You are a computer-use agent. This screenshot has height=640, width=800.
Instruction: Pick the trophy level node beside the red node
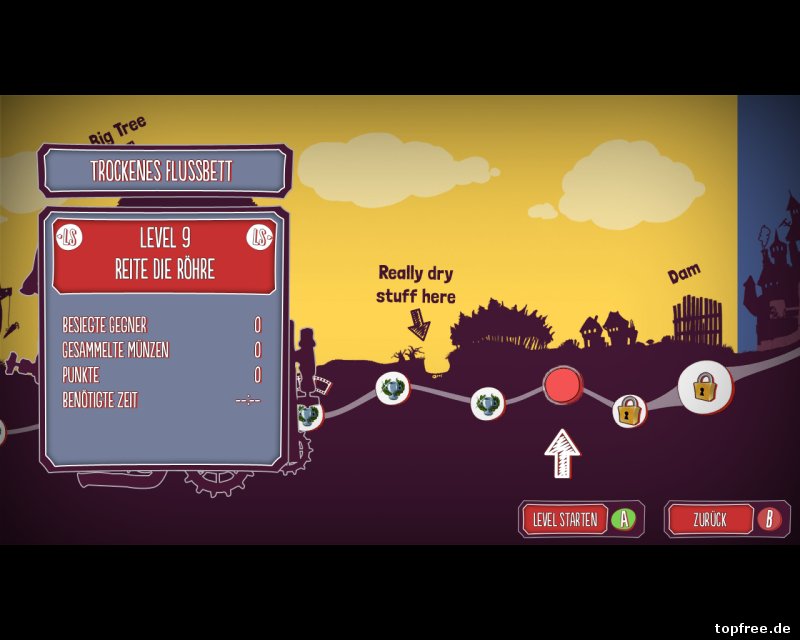[488, 403]
